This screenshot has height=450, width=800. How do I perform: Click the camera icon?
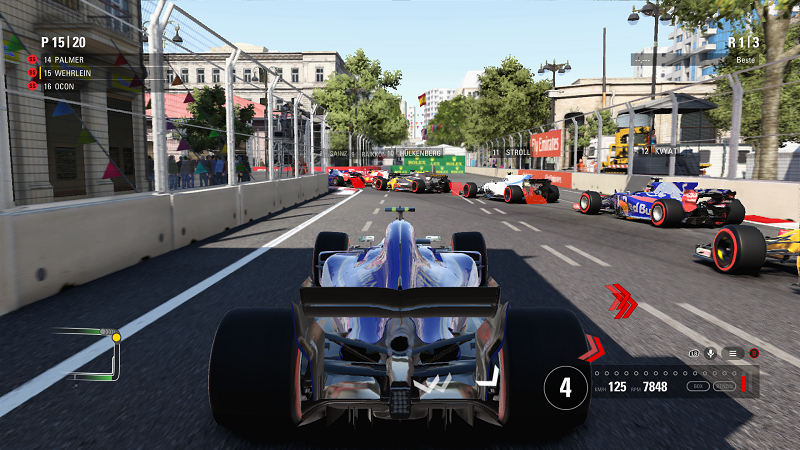tap(692, 353)
